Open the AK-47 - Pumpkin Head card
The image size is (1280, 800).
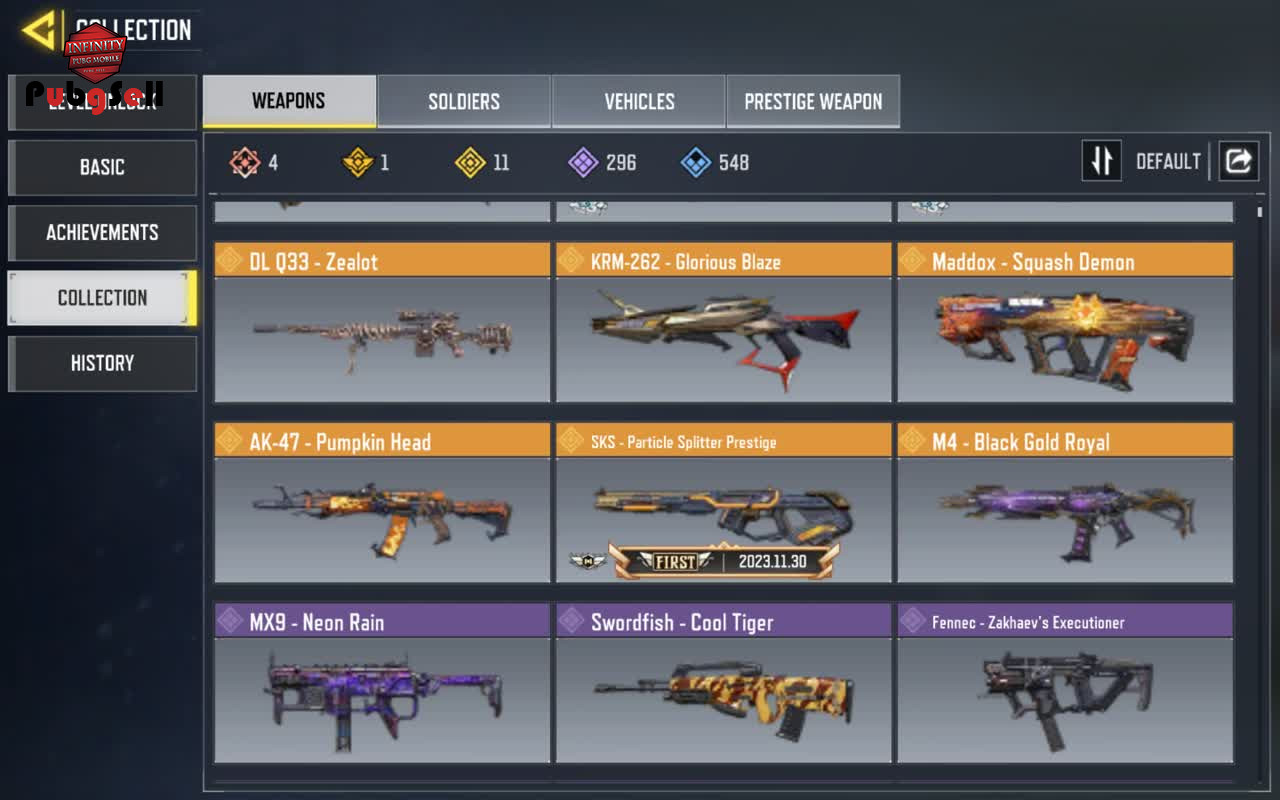tap(382, 503)
